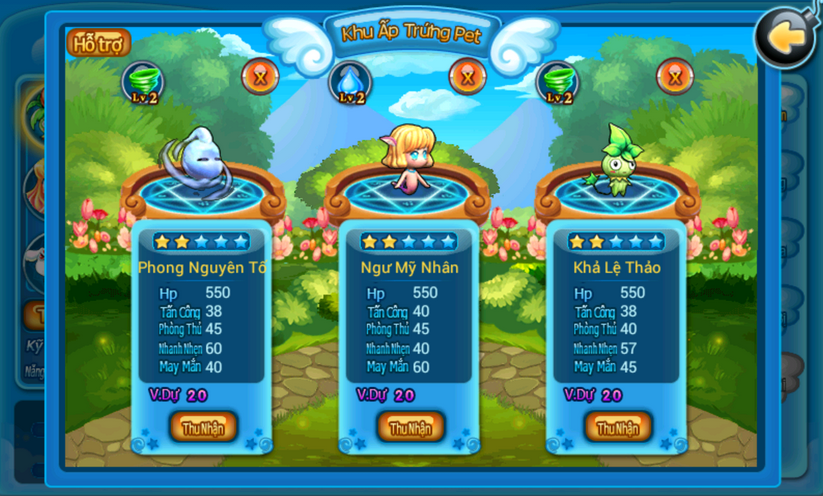The image size is (823, 496).
Task: Claim Khả Lệ Thảo with Thu Nhận
Action: 618,427
